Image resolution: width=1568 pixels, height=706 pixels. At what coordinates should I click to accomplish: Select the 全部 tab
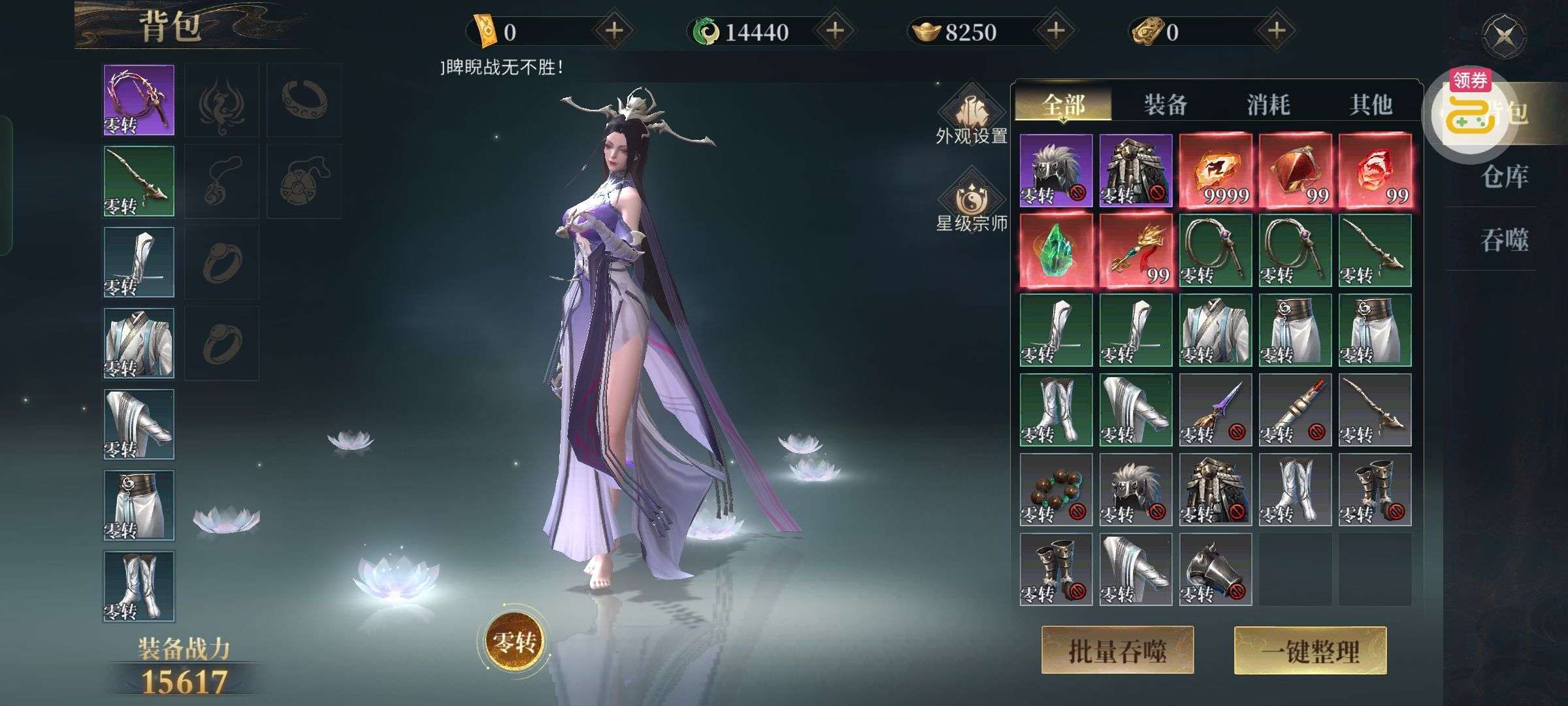coord(1063,105)
